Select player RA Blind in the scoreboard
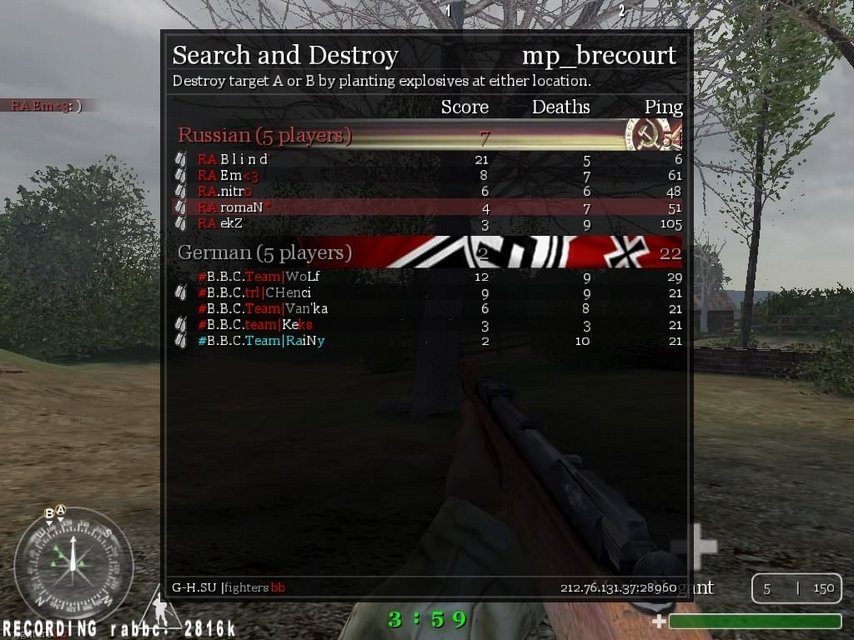 232,159
